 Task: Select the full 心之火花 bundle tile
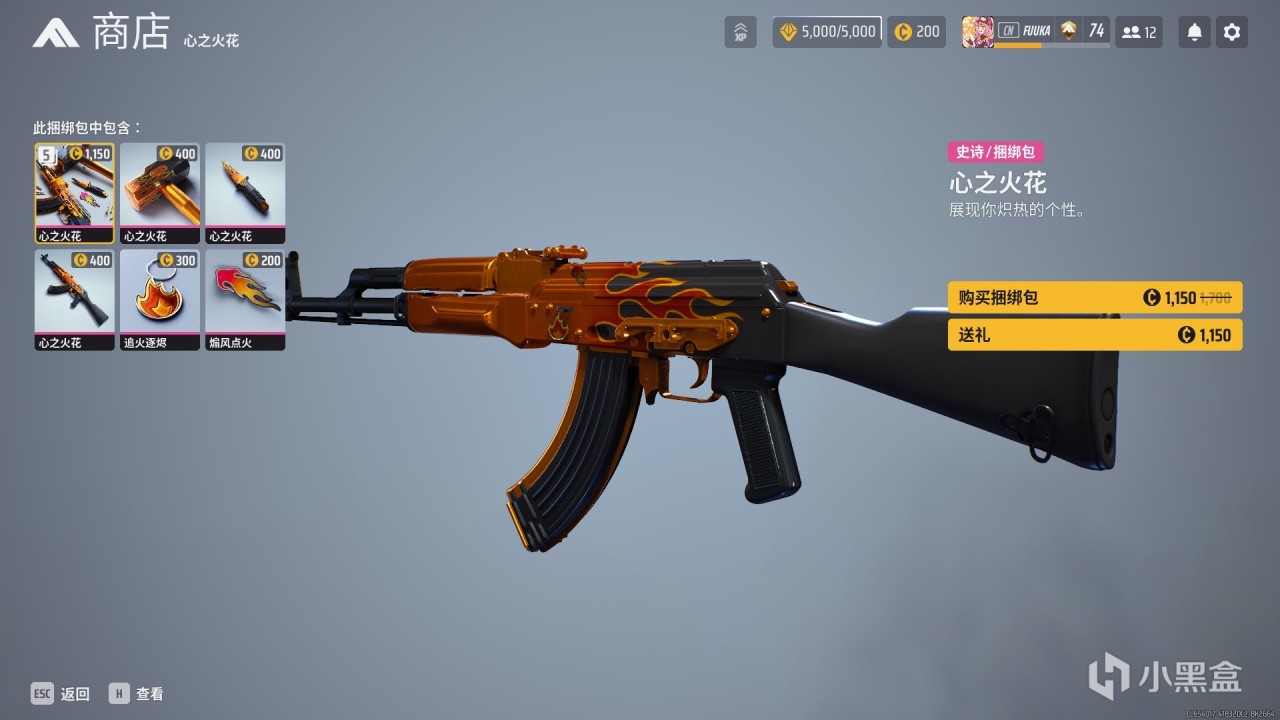tap(73, 192)
